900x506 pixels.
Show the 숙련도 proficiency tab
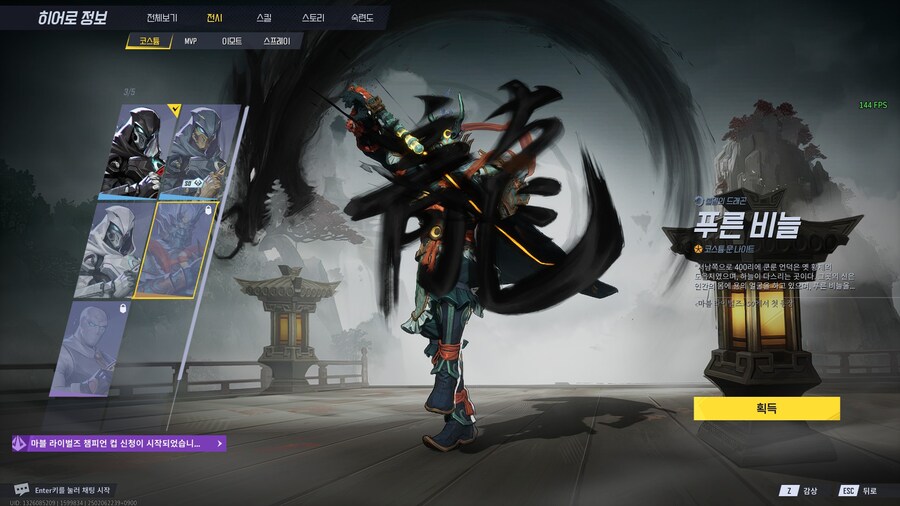pos(363,18)
